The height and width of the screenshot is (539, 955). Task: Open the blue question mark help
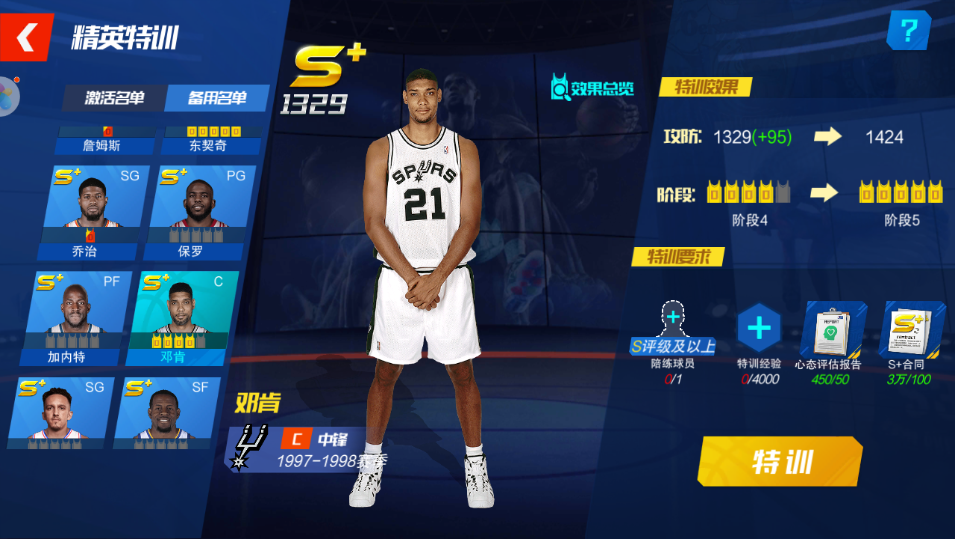point(908,31)
